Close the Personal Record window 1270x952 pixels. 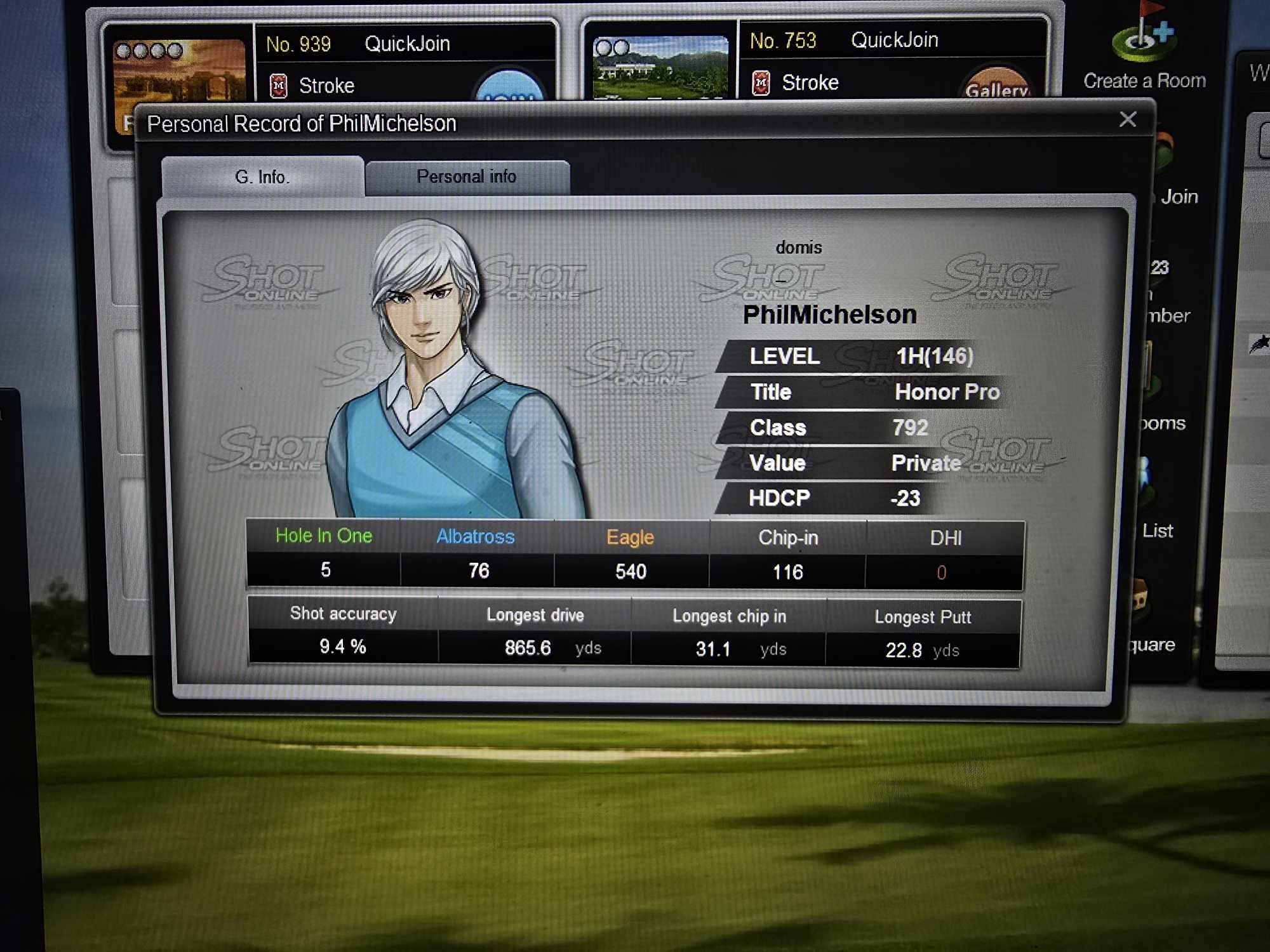(1128, 119)
